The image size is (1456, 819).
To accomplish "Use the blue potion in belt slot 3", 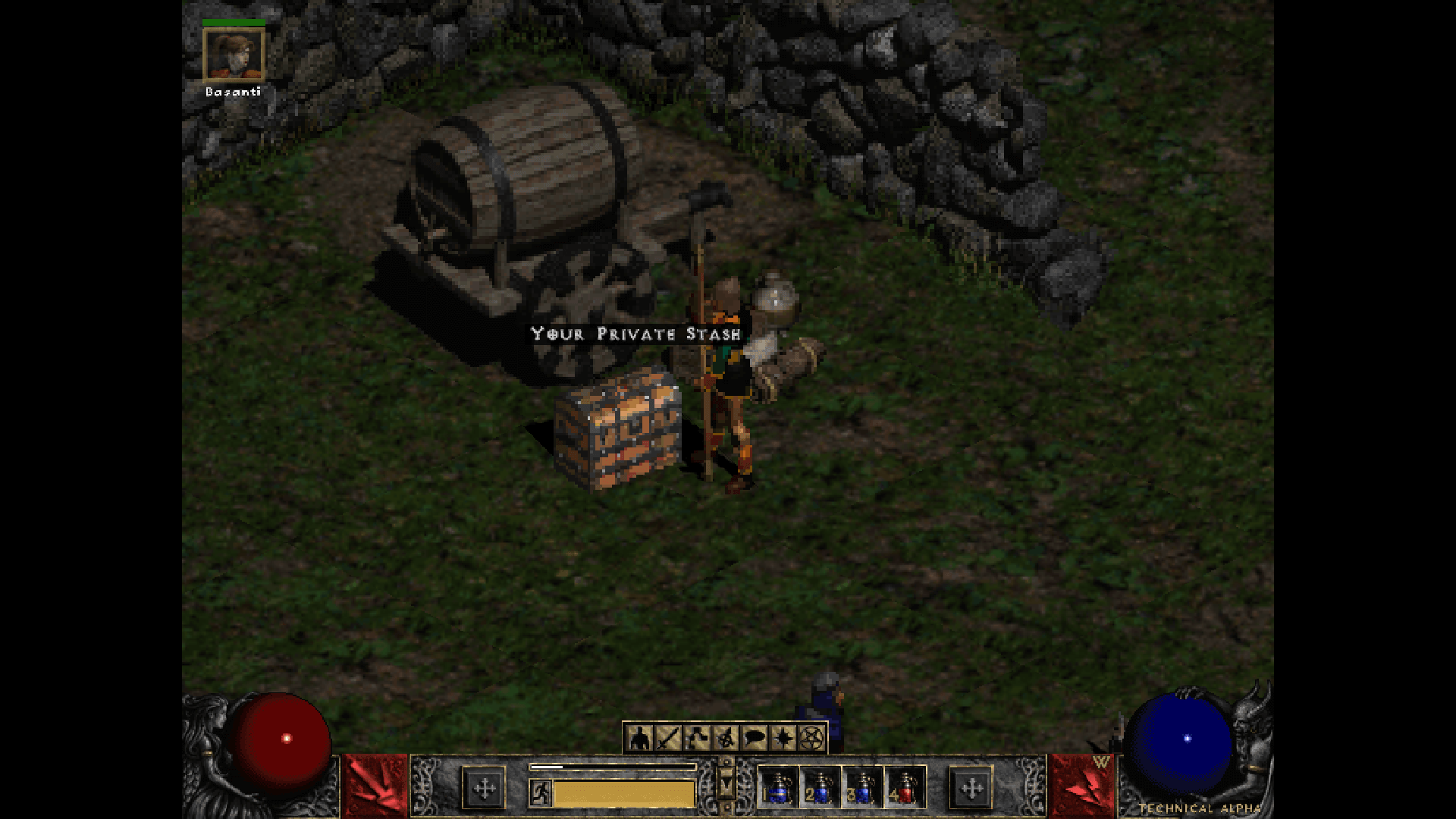I will (862, 787).
